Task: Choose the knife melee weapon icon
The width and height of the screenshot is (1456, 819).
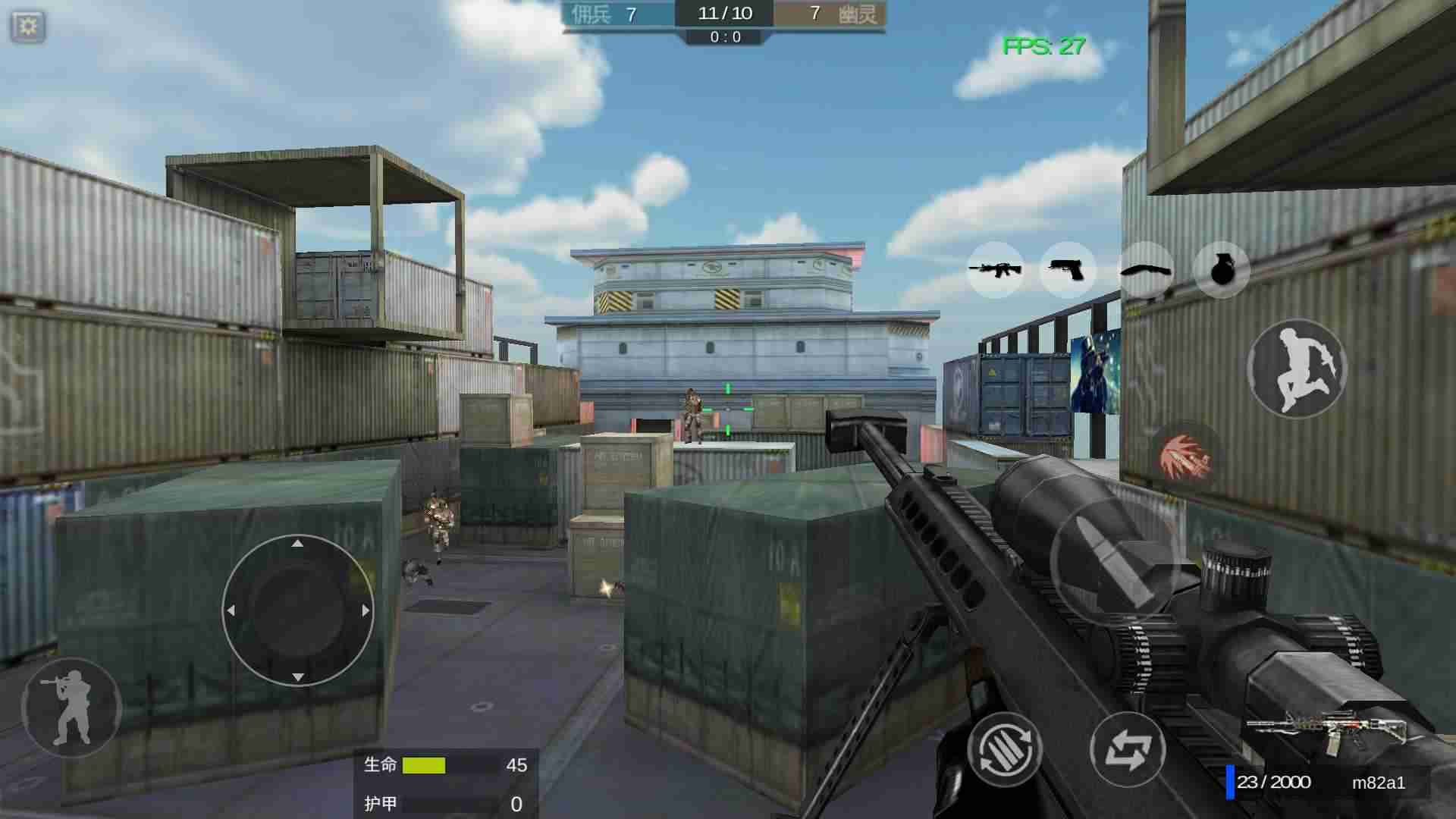Action: pyautogui.click(x=1145, y=270)
